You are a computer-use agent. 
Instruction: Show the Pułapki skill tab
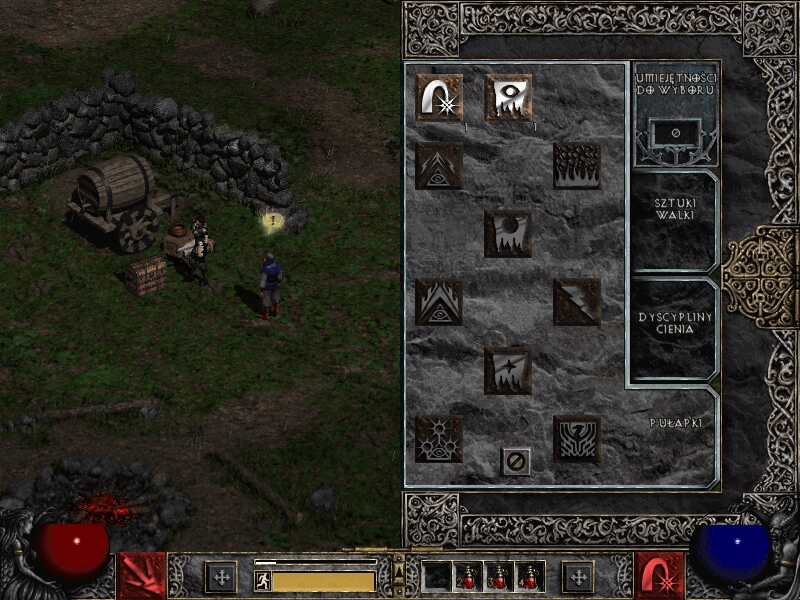672,424
